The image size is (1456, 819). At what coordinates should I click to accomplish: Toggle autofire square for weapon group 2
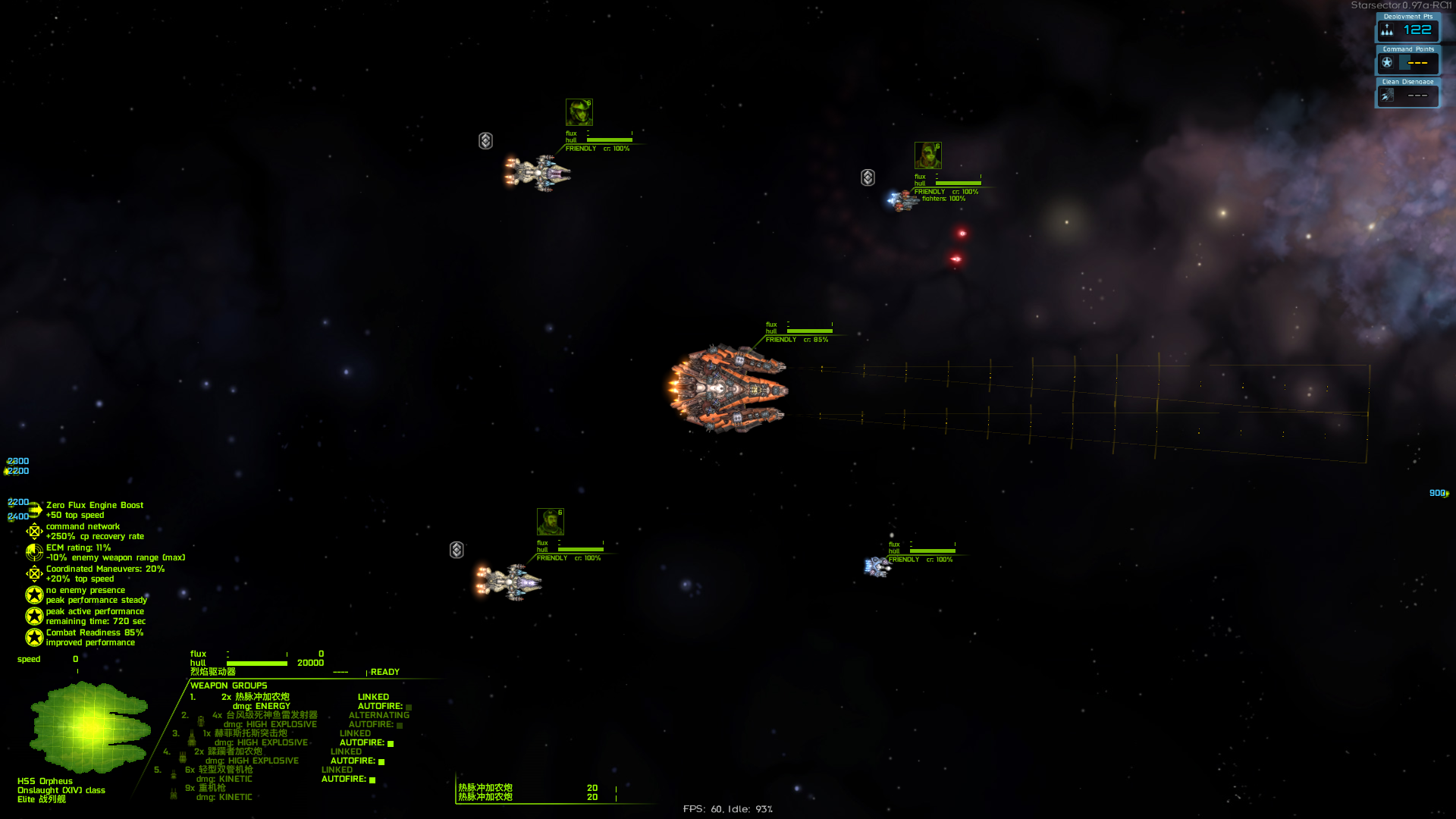(x=400, y=725)
